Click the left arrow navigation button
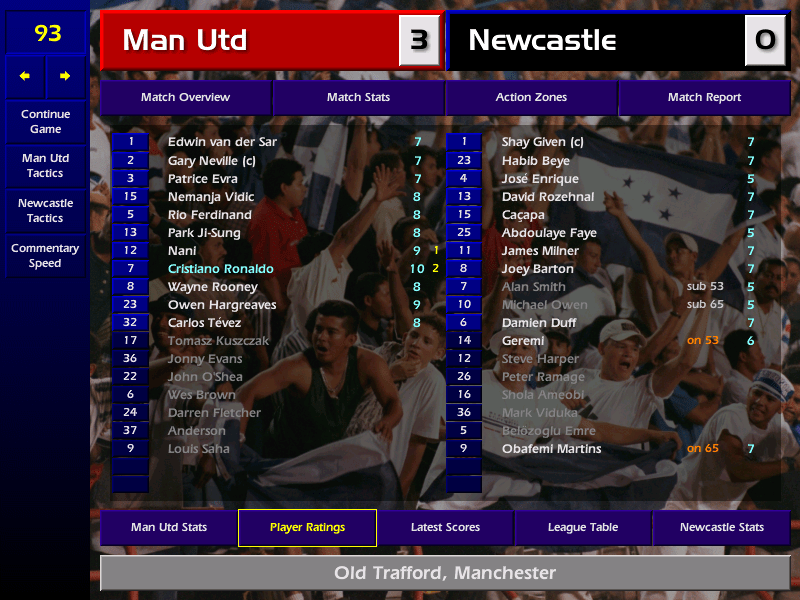The height and width of the screenshot is (600, 800). click(x=25, y=76)
